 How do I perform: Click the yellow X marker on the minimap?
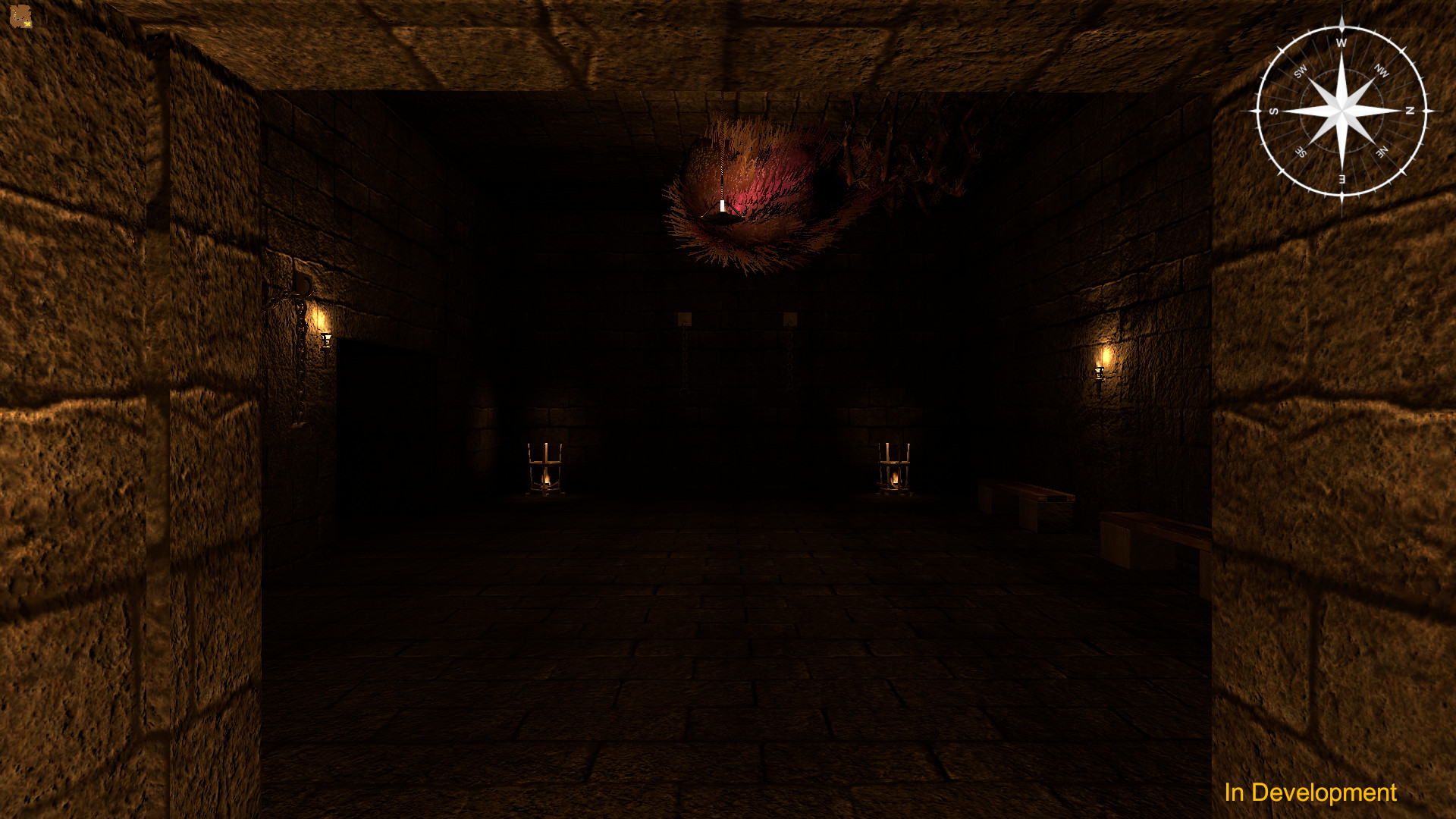[27, 24]
